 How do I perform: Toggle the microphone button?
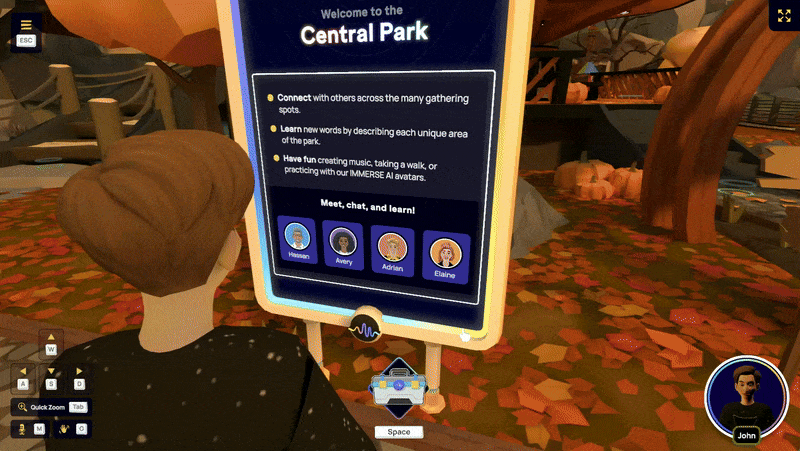pos(21,428)
